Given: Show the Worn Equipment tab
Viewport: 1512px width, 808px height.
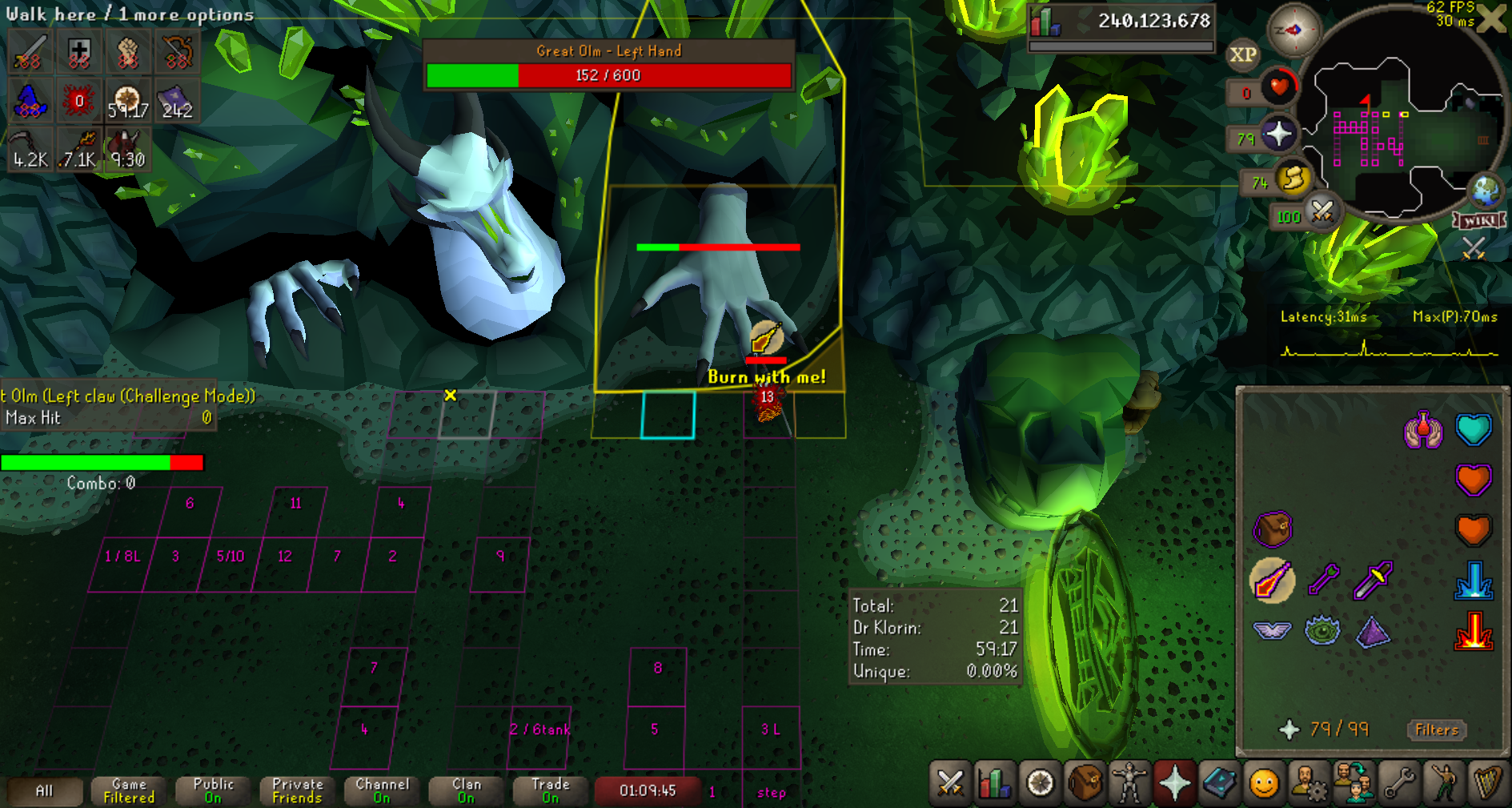Looking at the screenshot, I should pyautogui.click(x=1129, y=782).
